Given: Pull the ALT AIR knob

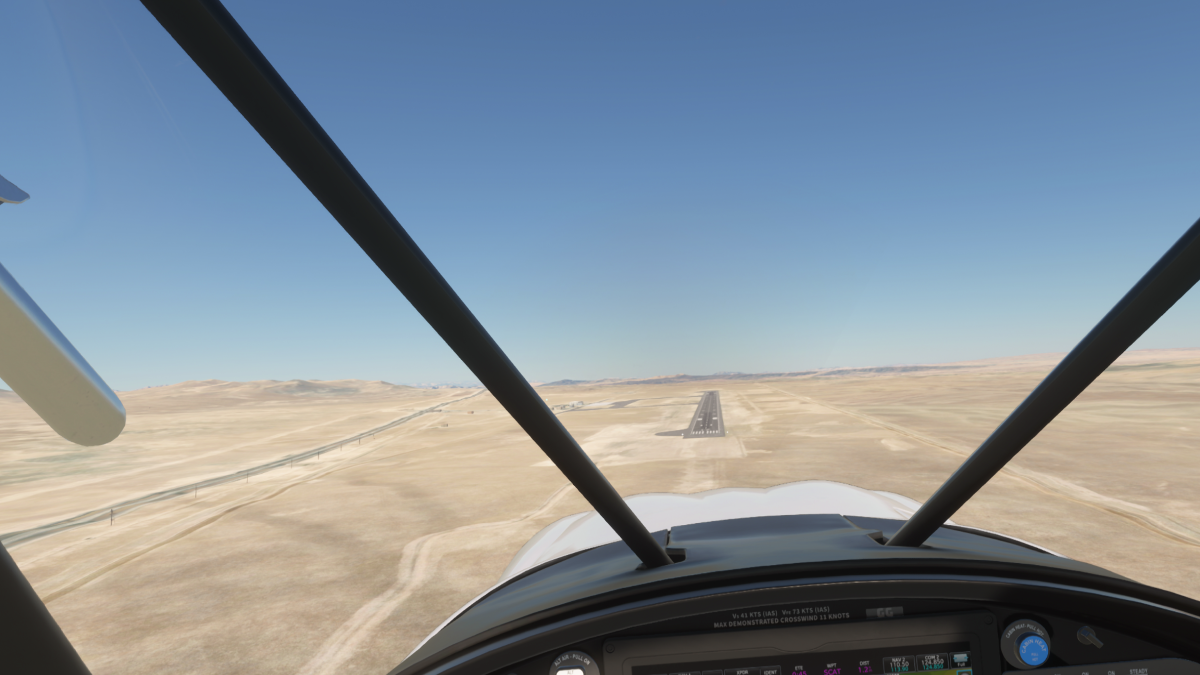Looking at the screenshot, I should [x=570, y=667].
